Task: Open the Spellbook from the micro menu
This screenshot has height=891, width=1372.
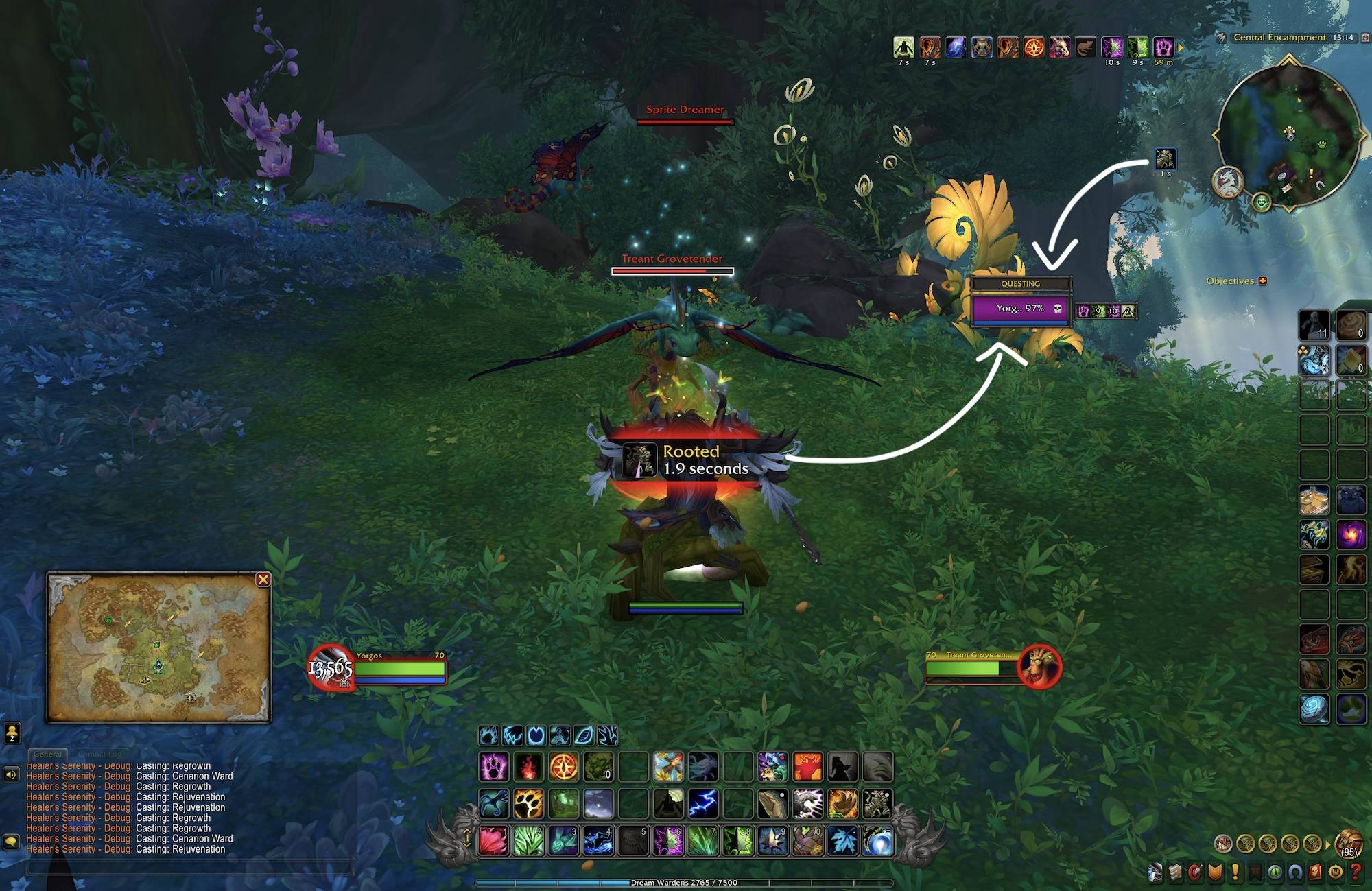Action: tap(1176, 872)
